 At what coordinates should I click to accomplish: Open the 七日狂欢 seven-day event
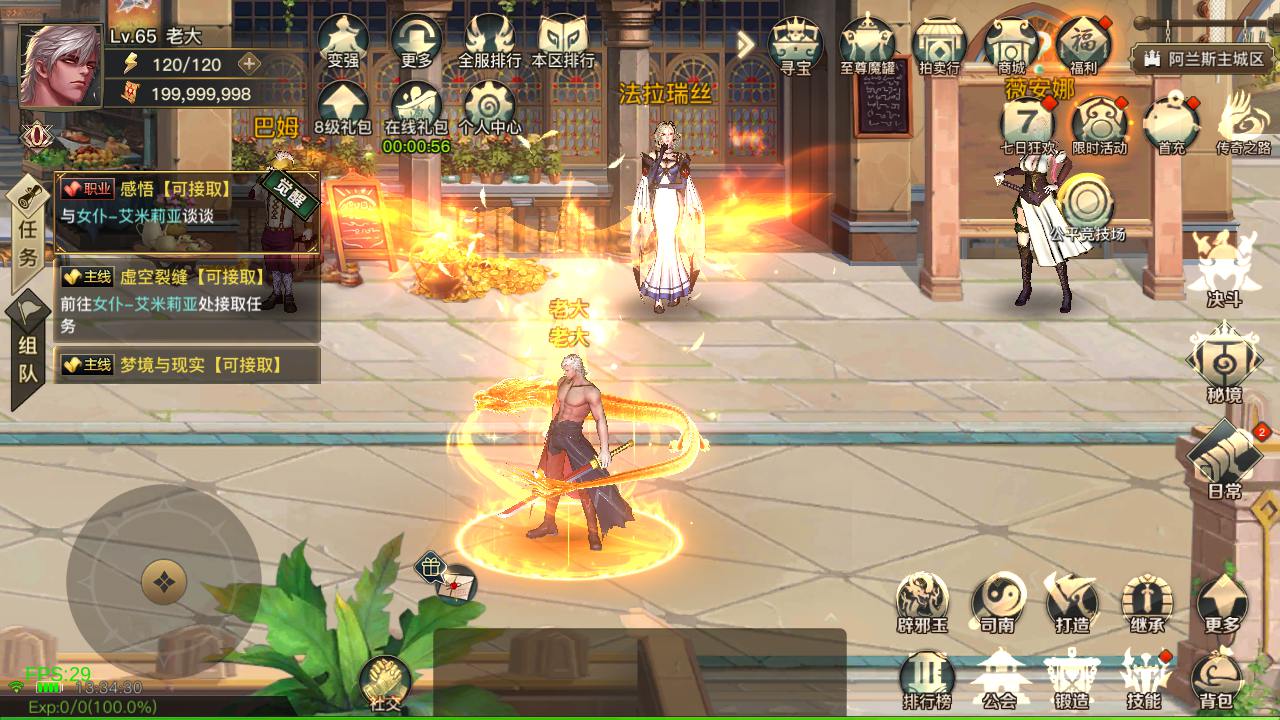[x=1028, y=126]
